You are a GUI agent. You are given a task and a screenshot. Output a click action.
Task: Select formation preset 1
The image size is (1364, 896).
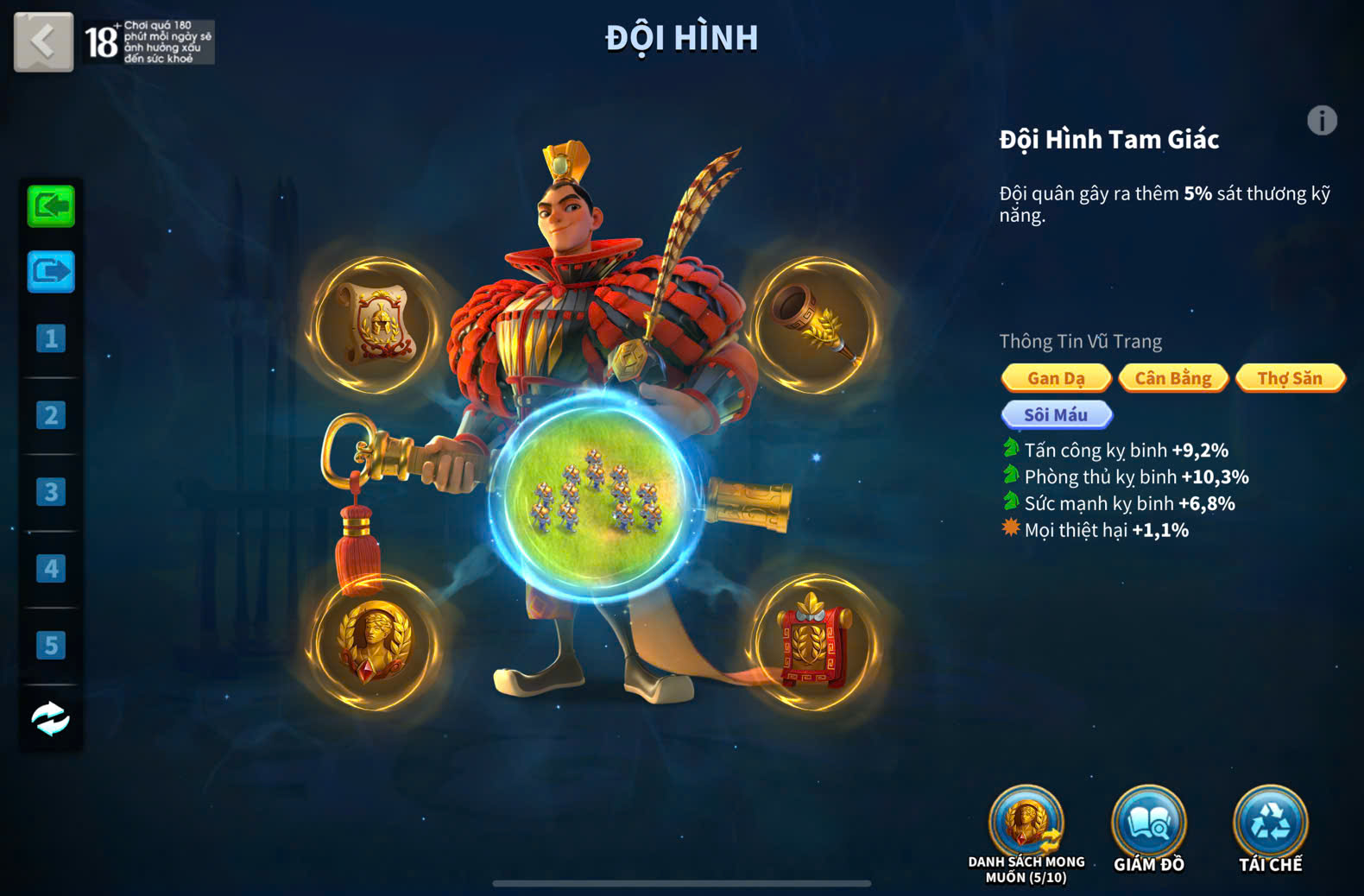51,338
